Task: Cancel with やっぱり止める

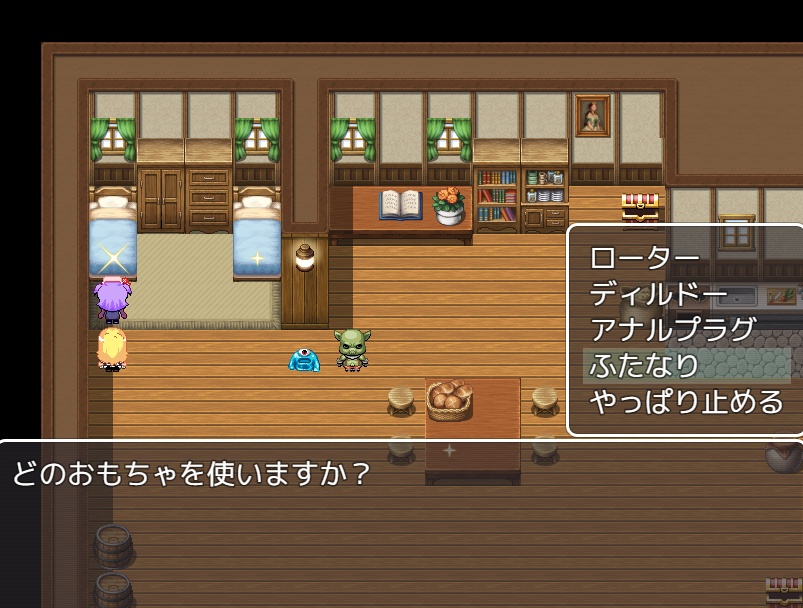Action: point(686,402)
